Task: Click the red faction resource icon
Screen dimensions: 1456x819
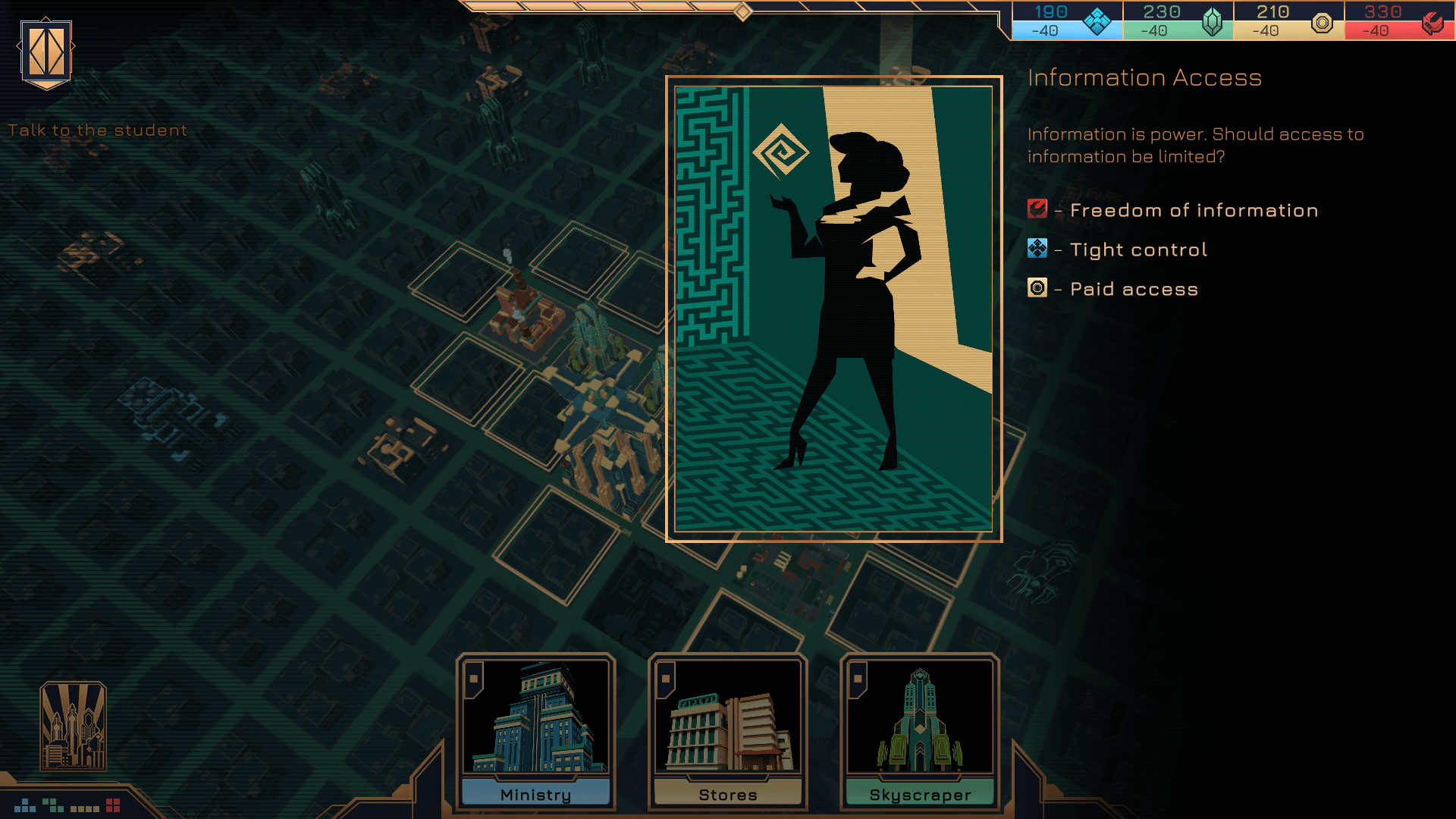Action: [1432, 24]
